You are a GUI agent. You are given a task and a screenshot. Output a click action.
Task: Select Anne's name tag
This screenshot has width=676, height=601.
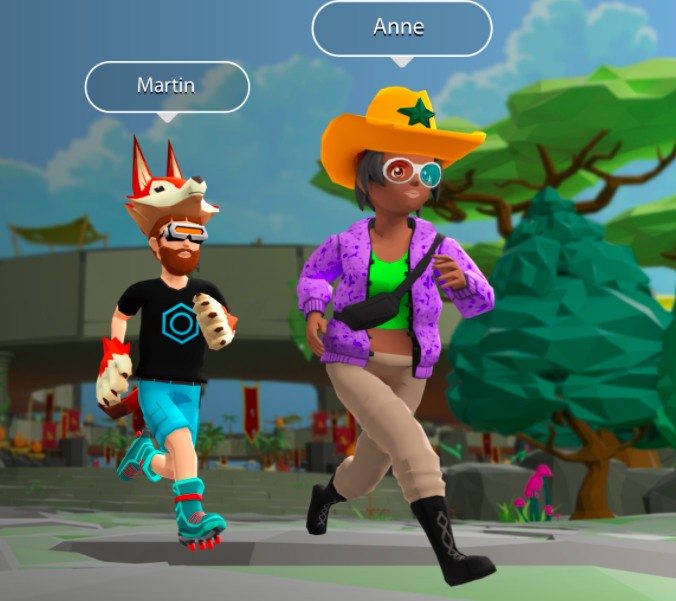(401, 28)
